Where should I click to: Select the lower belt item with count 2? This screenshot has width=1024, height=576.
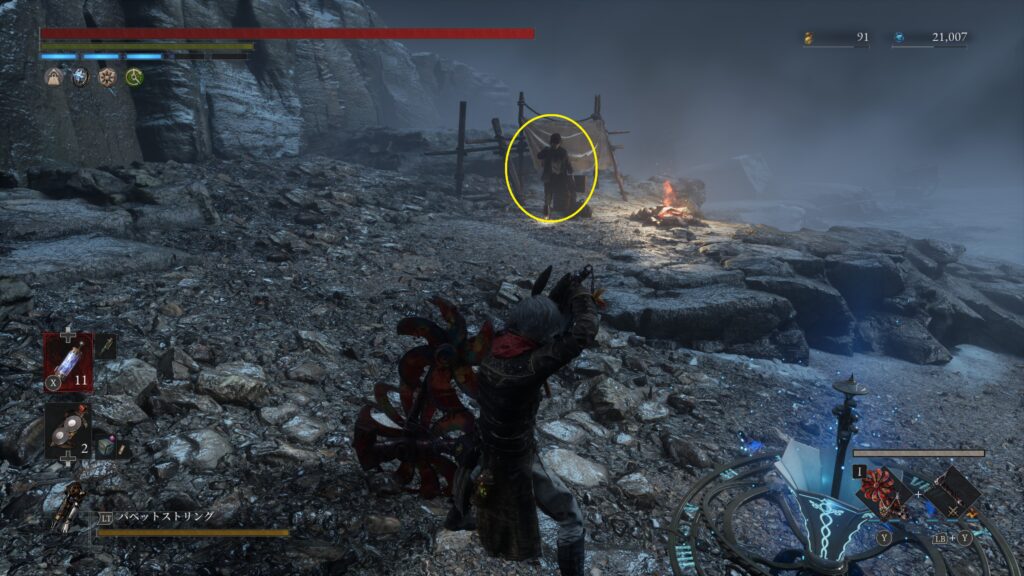68,430
